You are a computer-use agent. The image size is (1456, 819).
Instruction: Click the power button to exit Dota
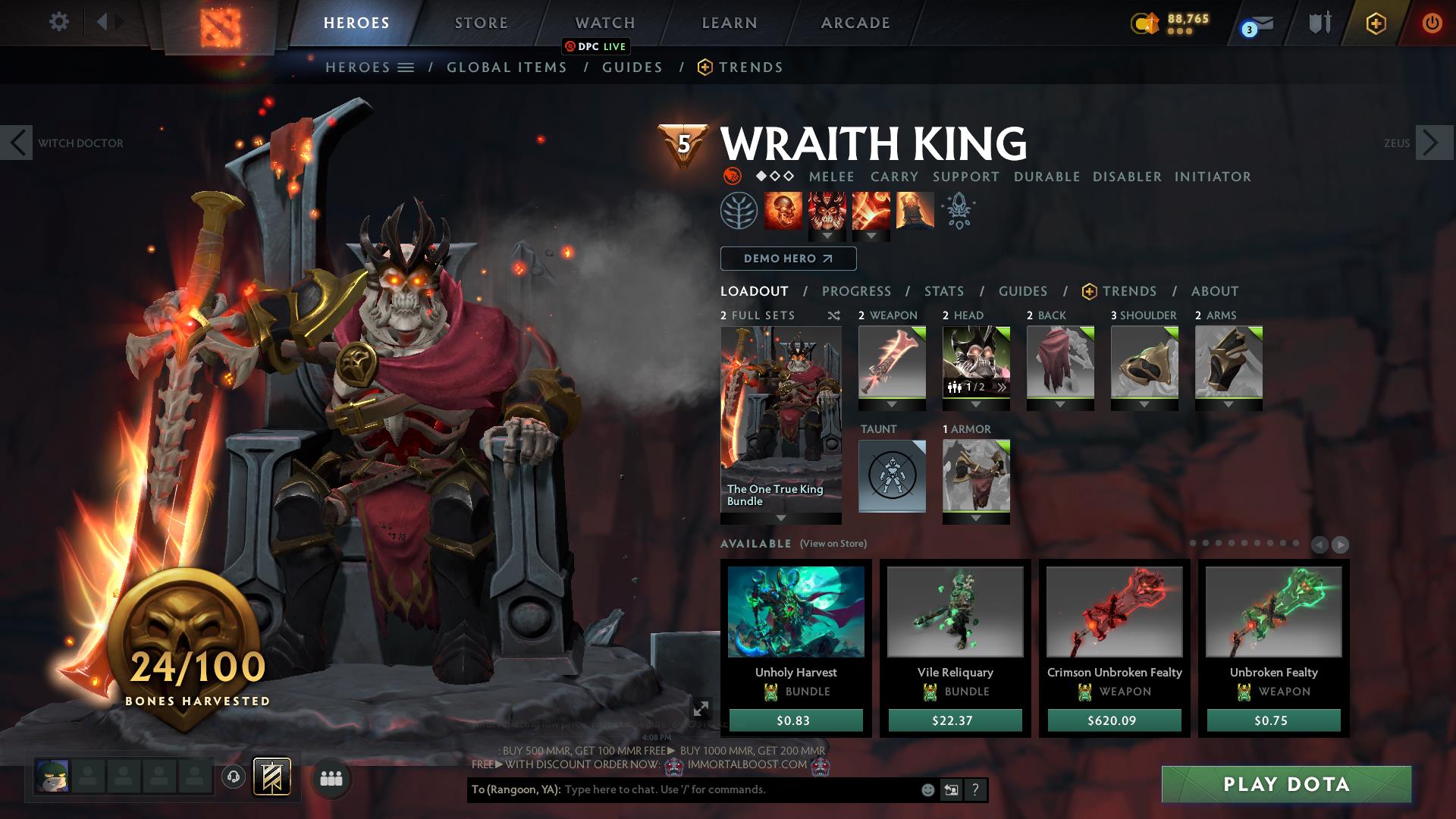[1432, 23]
